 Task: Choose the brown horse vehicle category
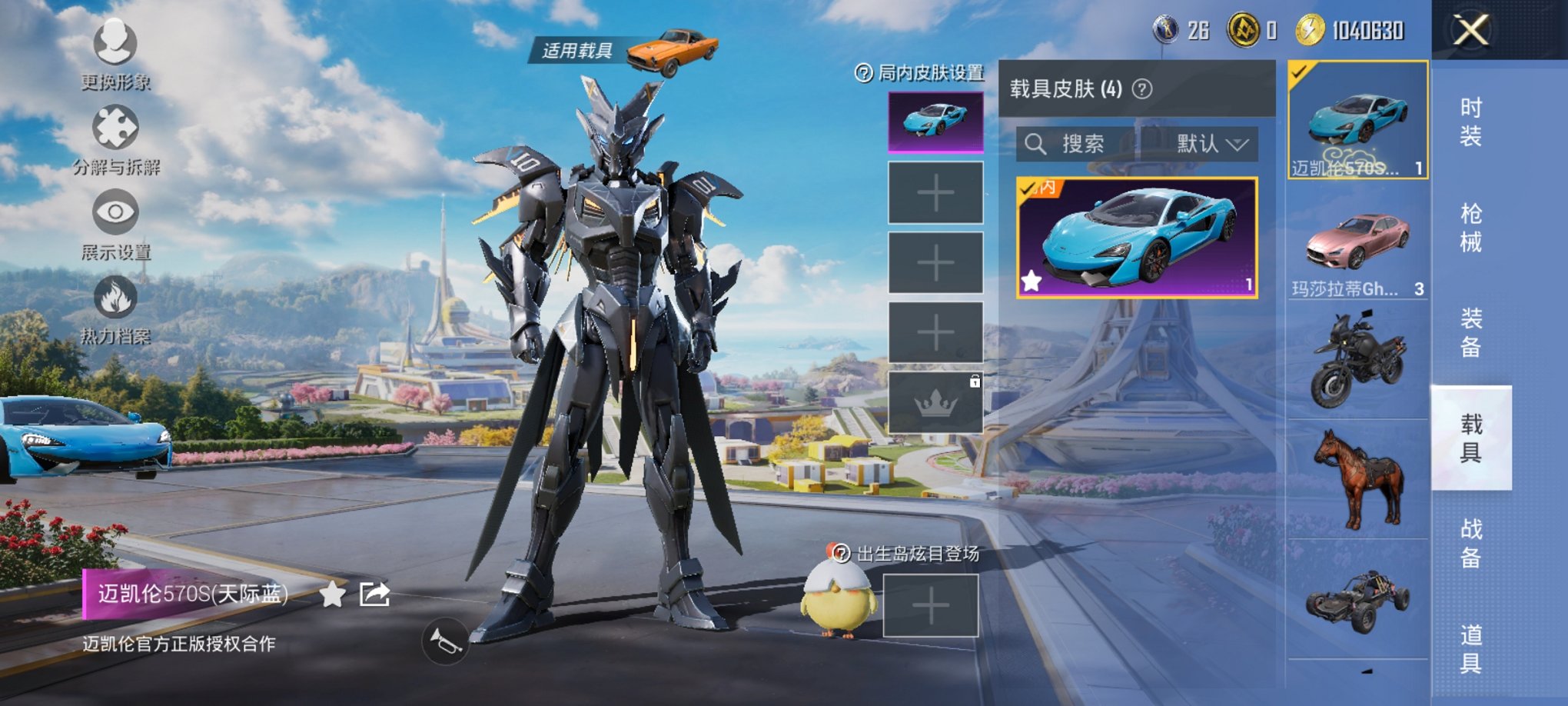1357,478
